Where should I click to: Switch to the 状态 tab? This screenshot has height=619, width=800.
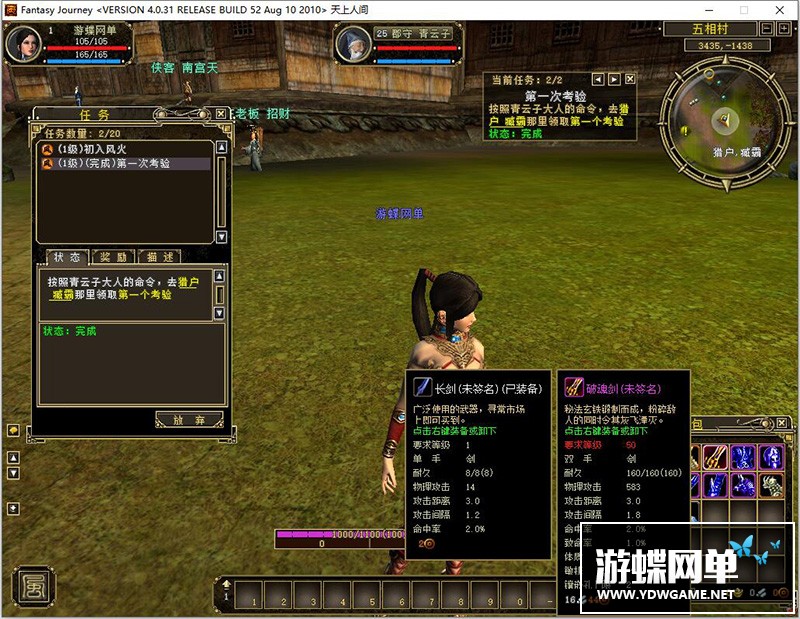click(67, 257)
